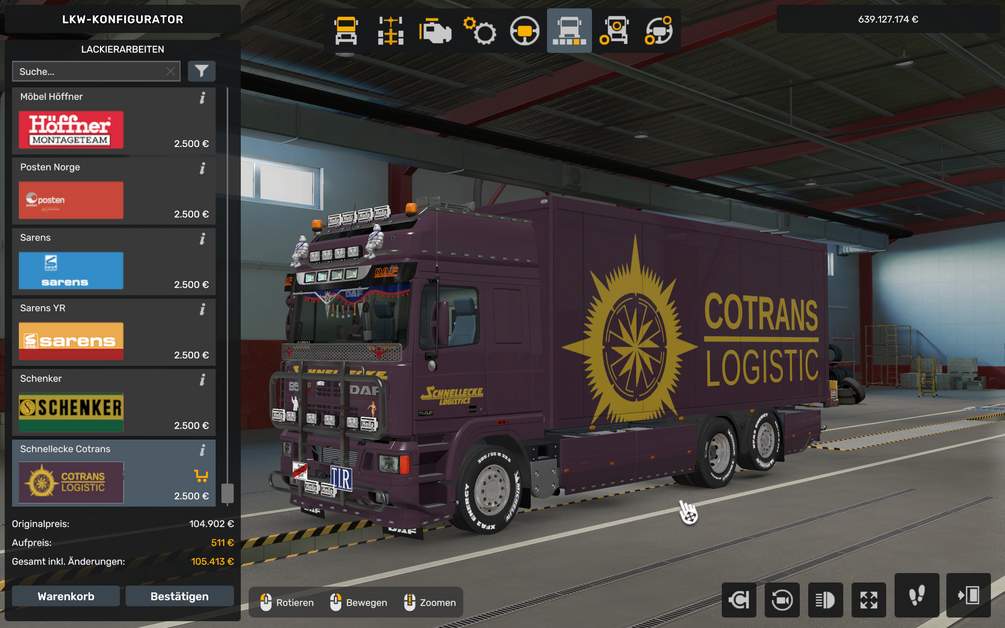The width and height of the screenshot is (1005, 628).
Task: Click the Suche search field
Action: pyautogui.click(x=88, y=72)
